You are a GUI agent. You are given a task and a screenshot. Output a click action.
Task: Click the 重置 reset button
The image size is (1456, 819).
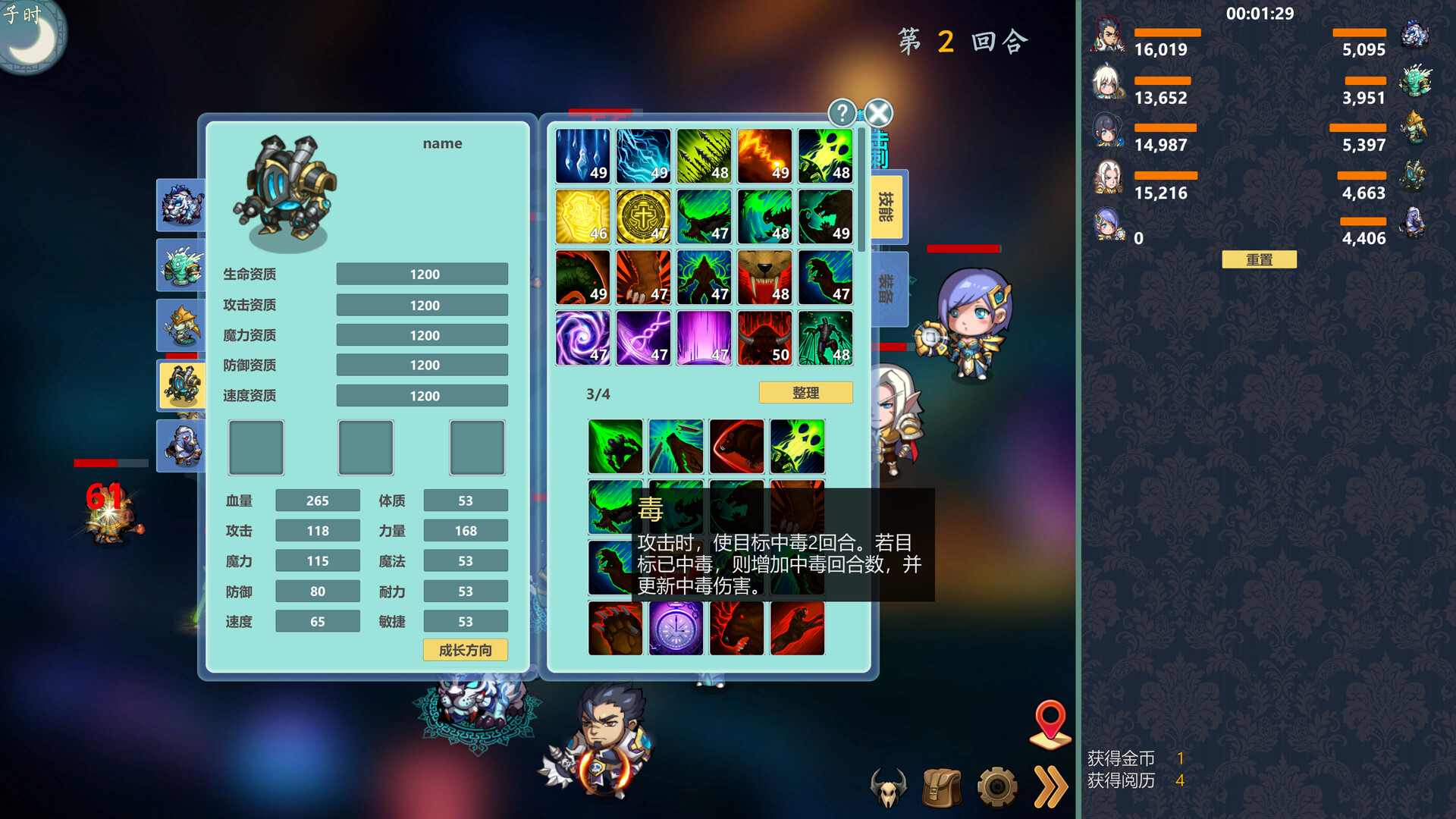1259,259
